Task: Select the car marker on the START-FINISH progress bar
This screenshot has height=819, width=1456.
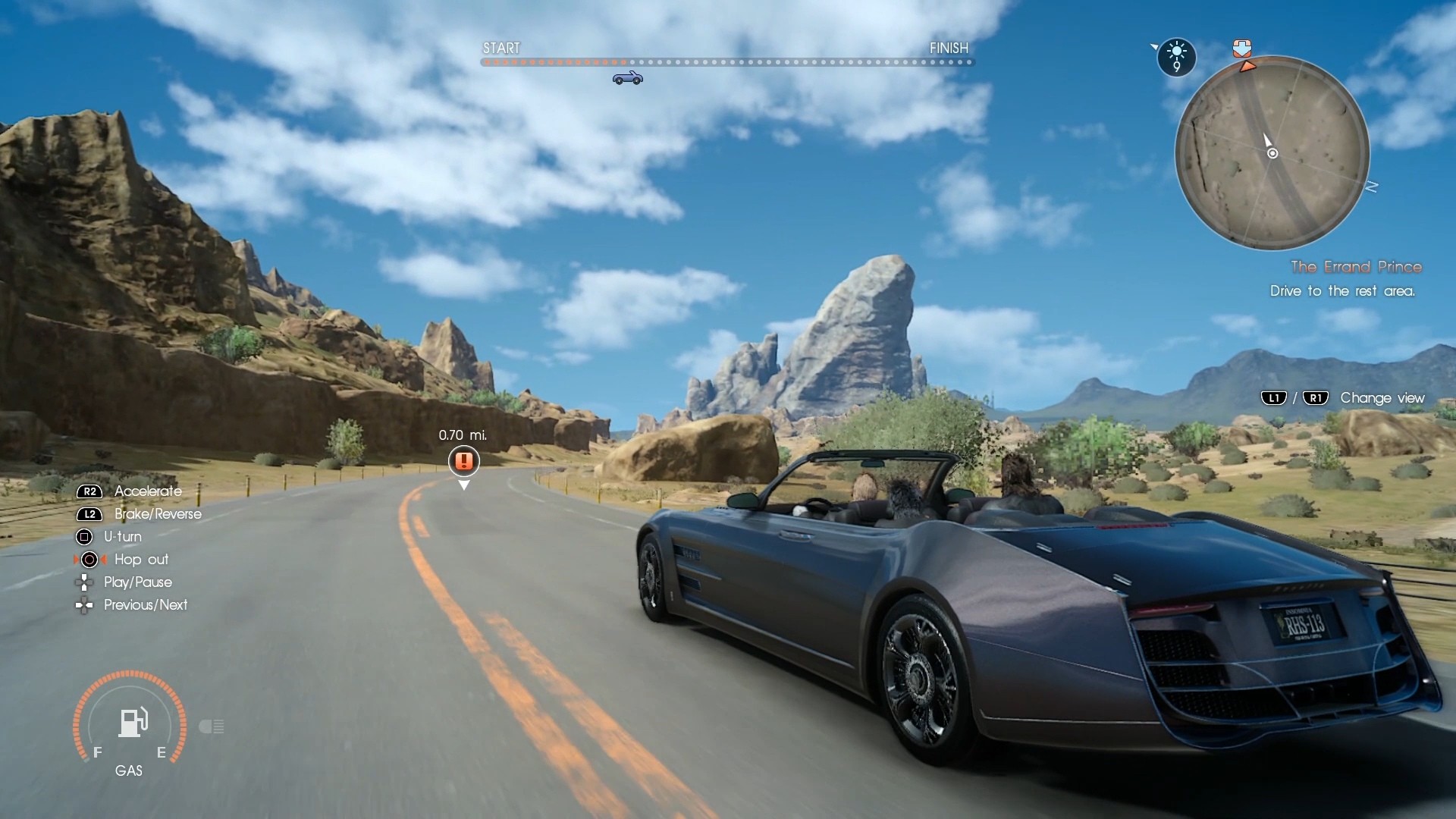Action: [x=626, y=77]
